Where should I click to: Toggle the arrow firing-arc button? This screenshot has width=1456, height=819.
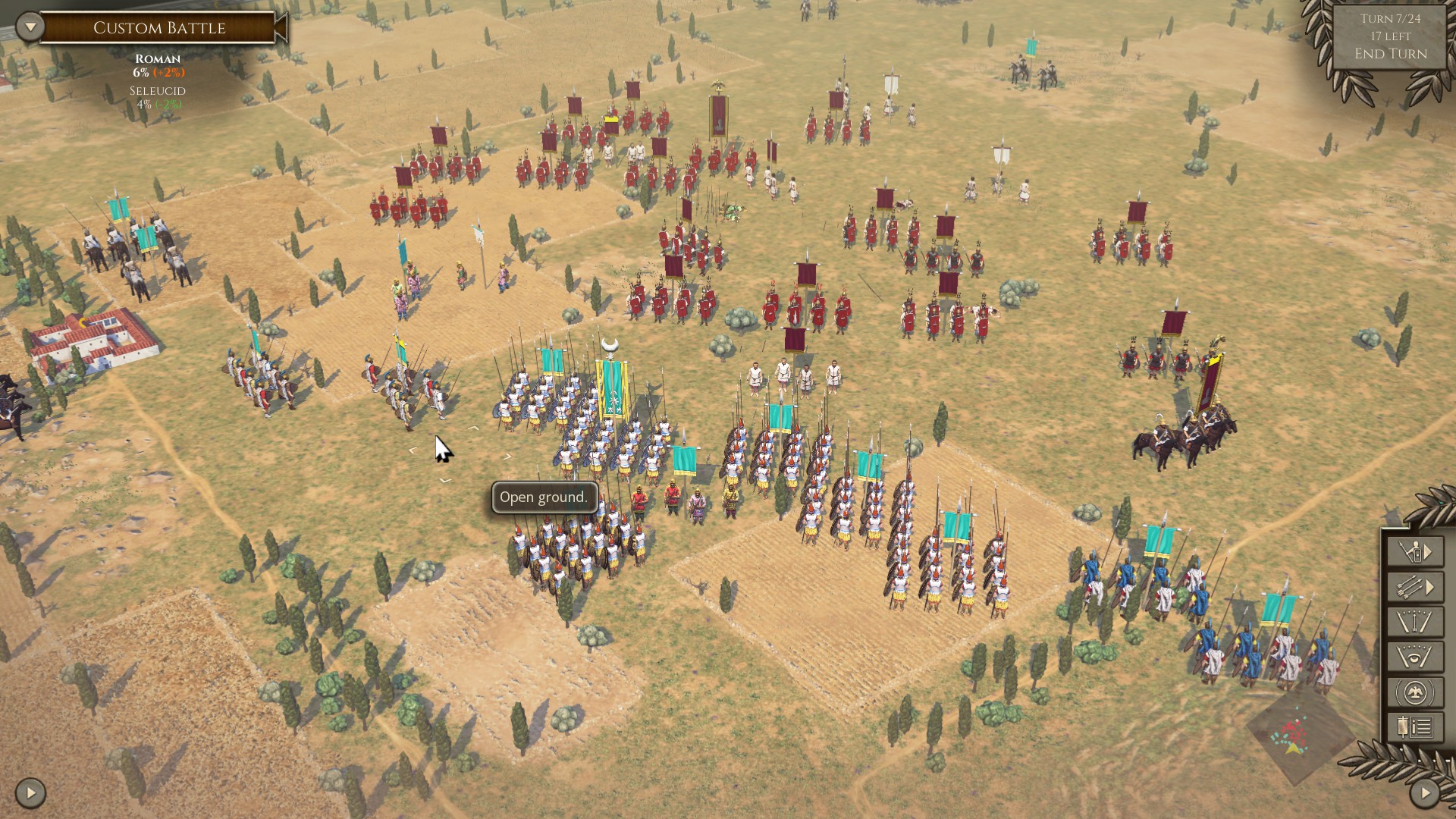coord(1414,622)
